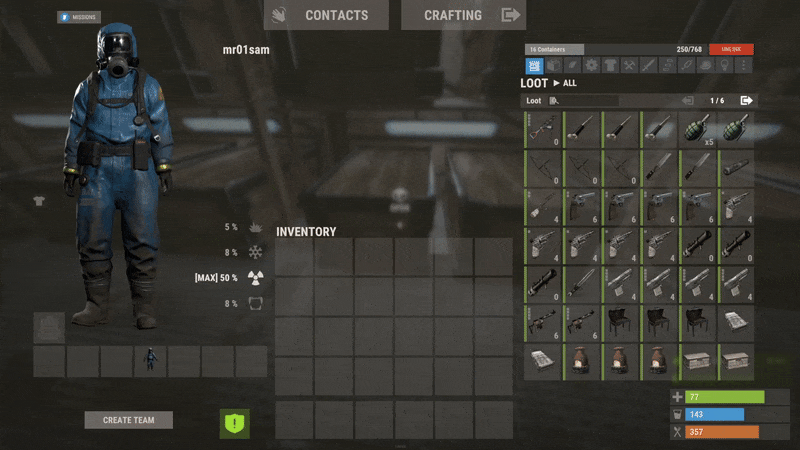Show the sword weapons category

point(648,66)
